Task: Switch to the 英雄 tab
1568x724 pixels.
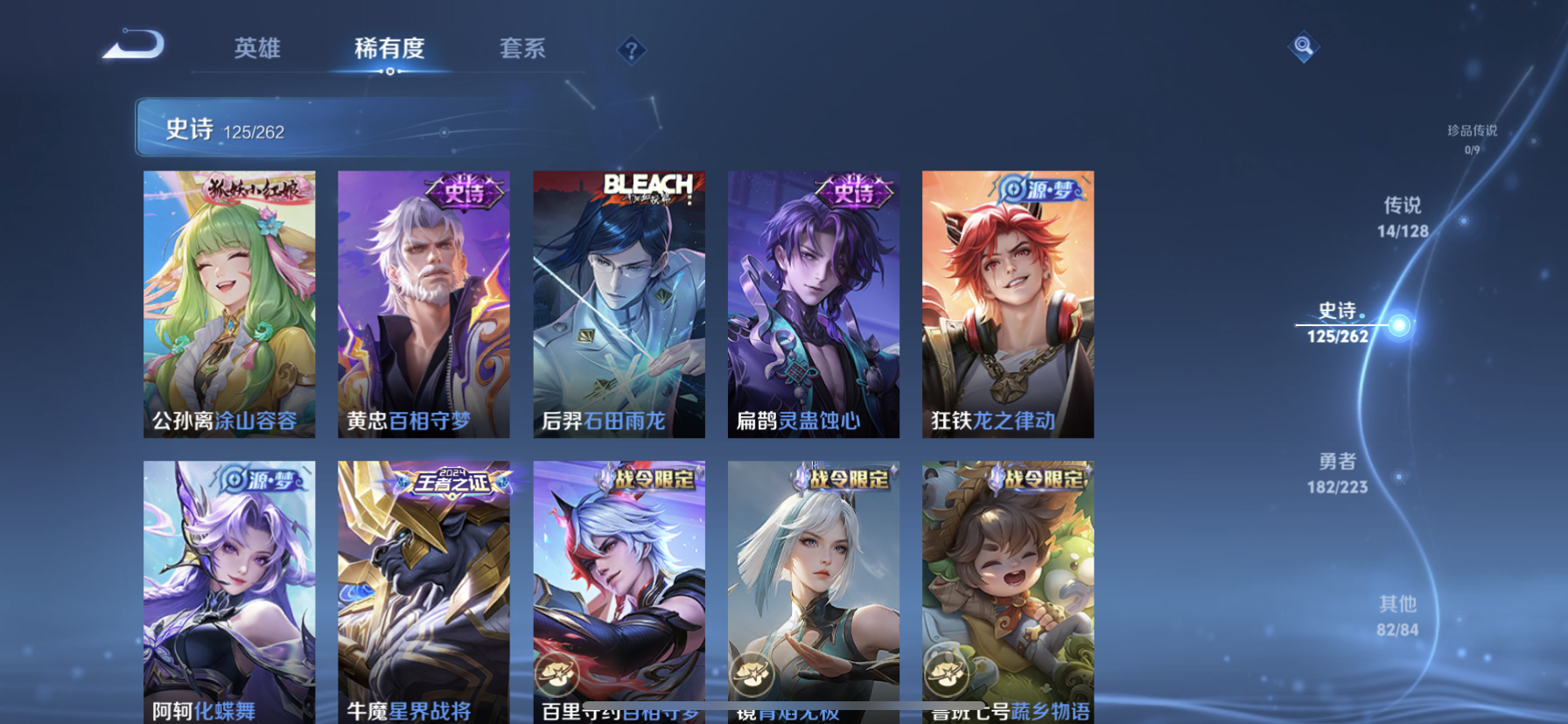Action: pos(257,48)
